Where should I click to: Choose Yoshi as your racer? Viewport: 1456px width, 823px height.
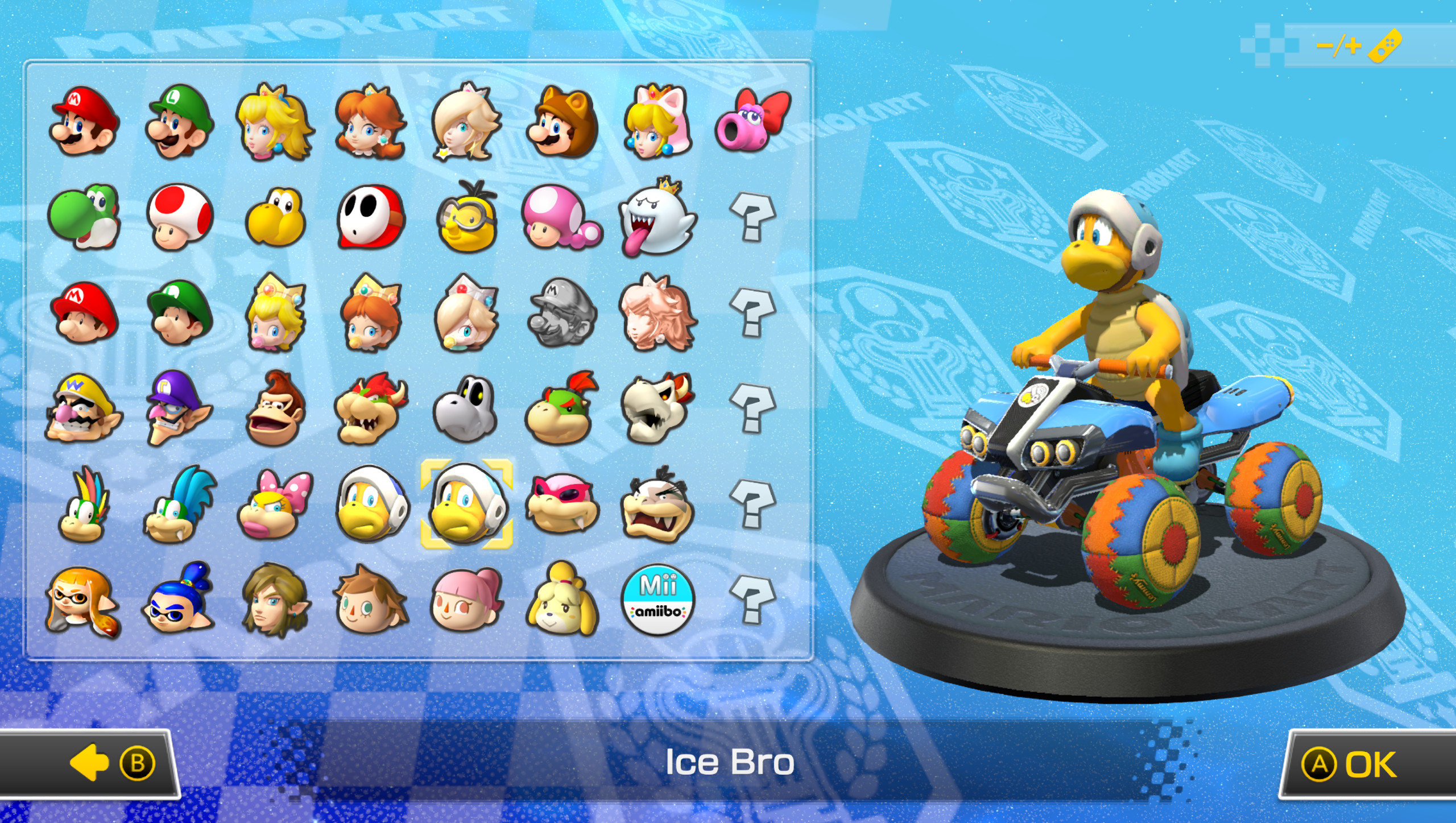(84, 218)
